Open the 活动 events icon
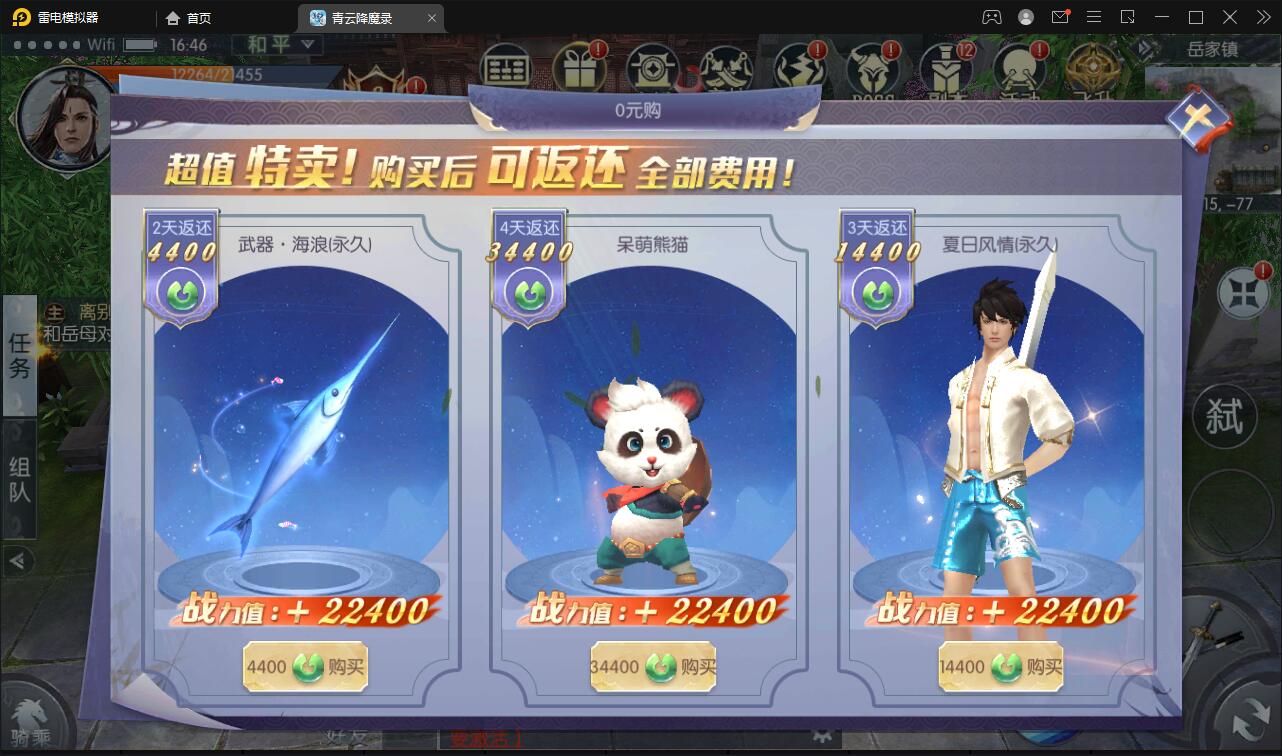Image resolution: width=1282 pixels, height=756 pixels. pyautogui.click(x=1017, y=66)
